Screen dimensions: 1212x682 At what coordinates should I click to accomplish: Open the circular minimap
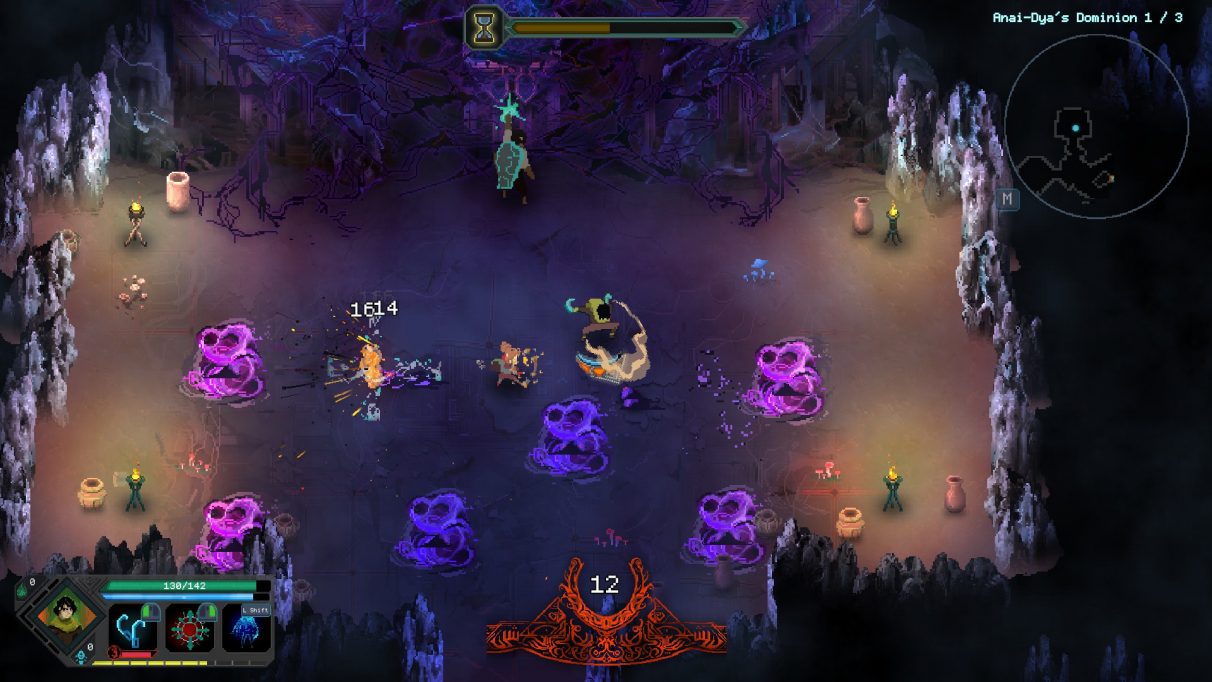[x=1096, y=126]
